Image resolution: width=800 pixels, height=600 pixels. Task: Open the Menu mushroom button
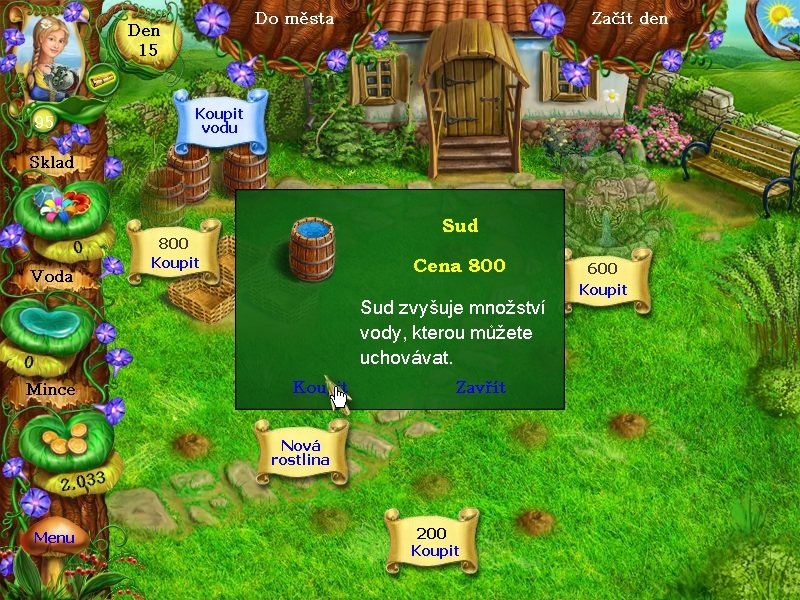(x=54, y=538)
